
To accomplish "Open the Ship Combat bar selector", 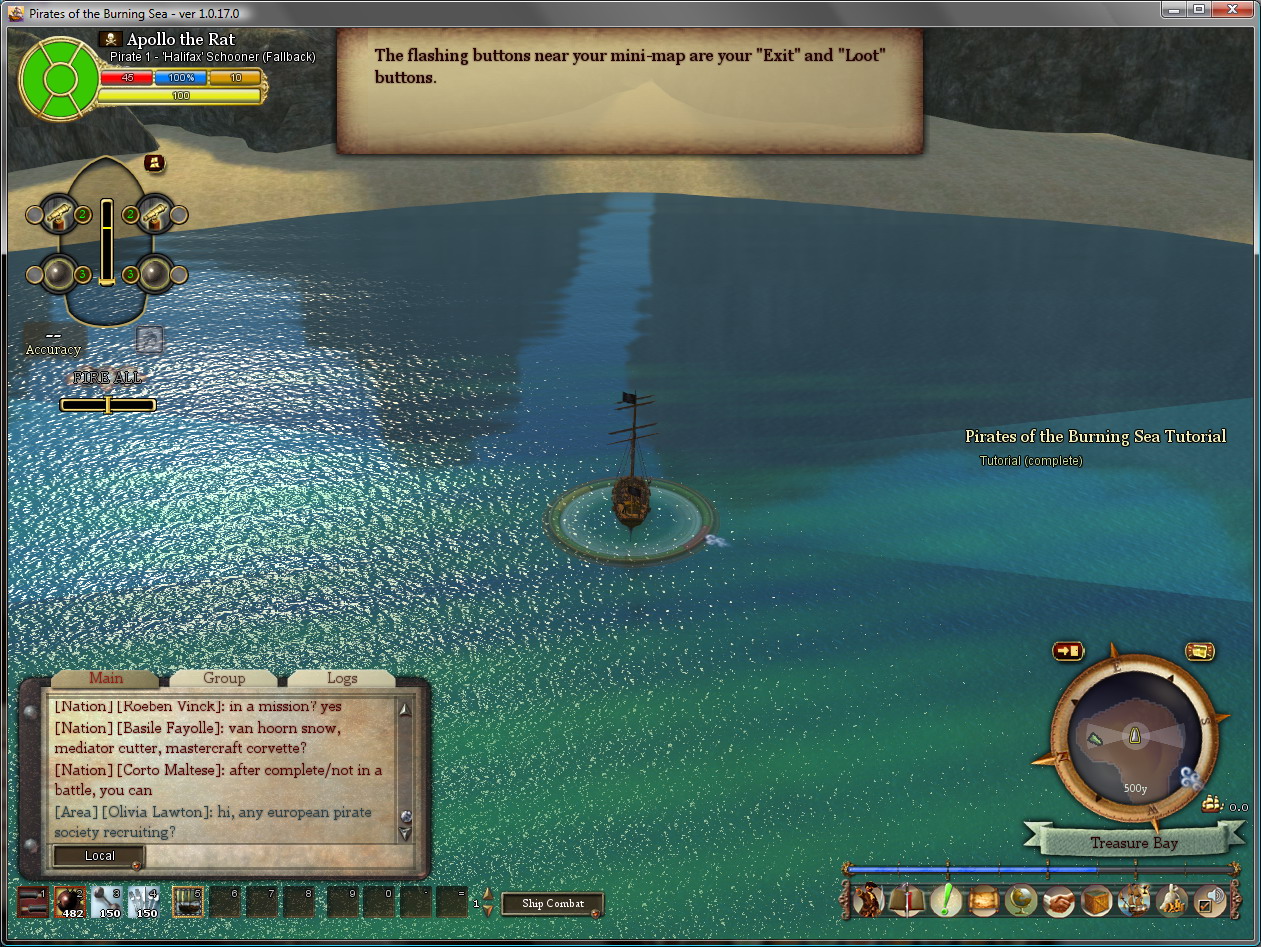I will pyautogui.click(x=553, y=903).
